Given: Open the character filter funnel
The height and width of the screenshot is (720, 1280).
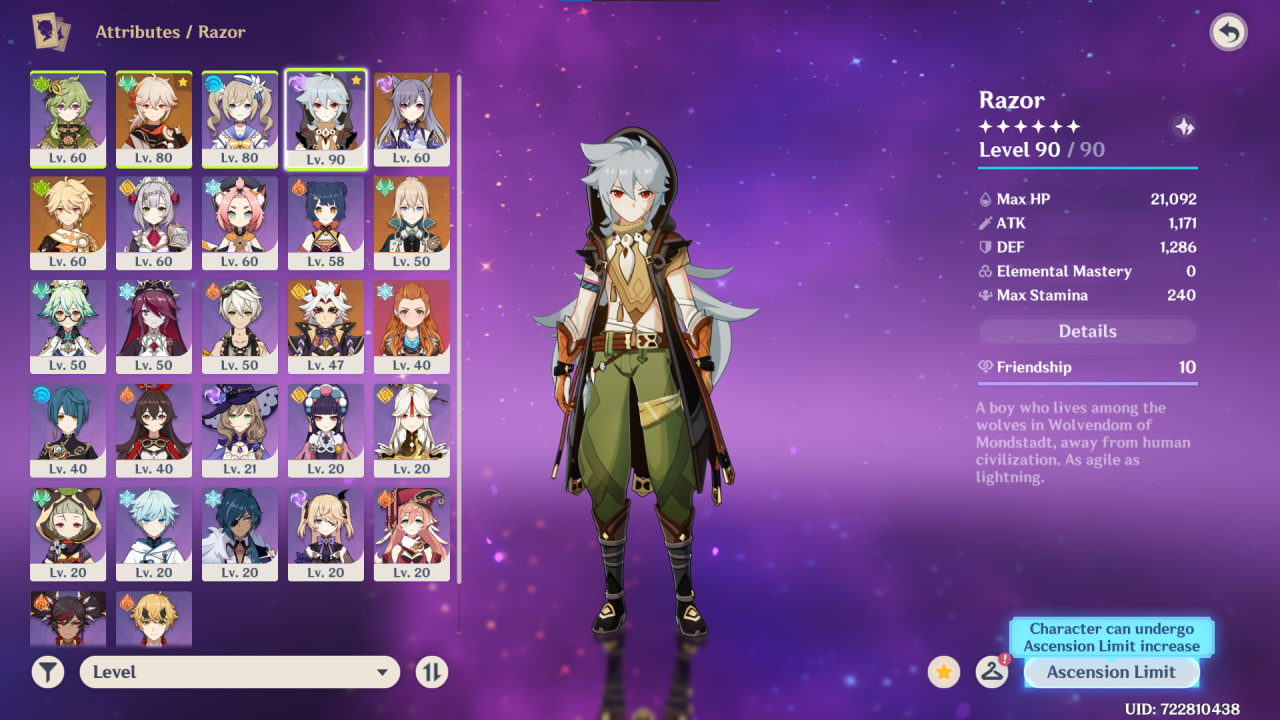Looking at the screenshot, I should pos(47,672).
